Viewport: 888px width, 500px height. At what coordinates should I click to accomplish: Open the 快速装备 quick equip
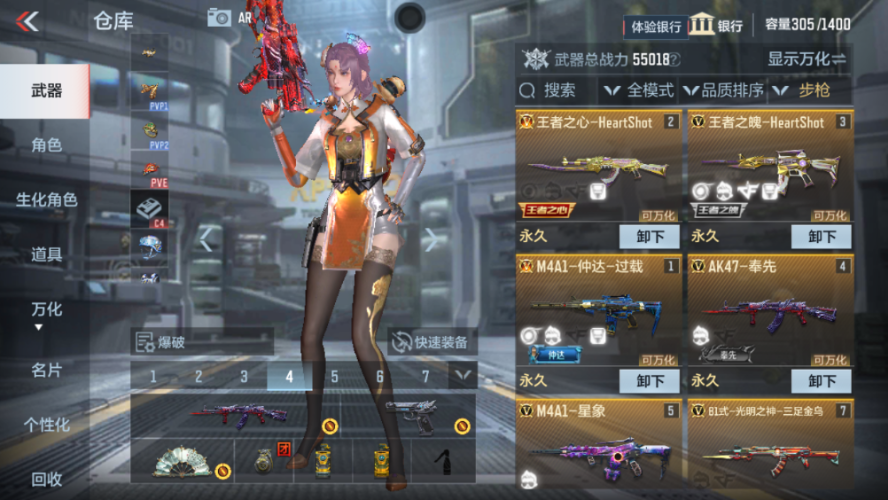(430, 341)
